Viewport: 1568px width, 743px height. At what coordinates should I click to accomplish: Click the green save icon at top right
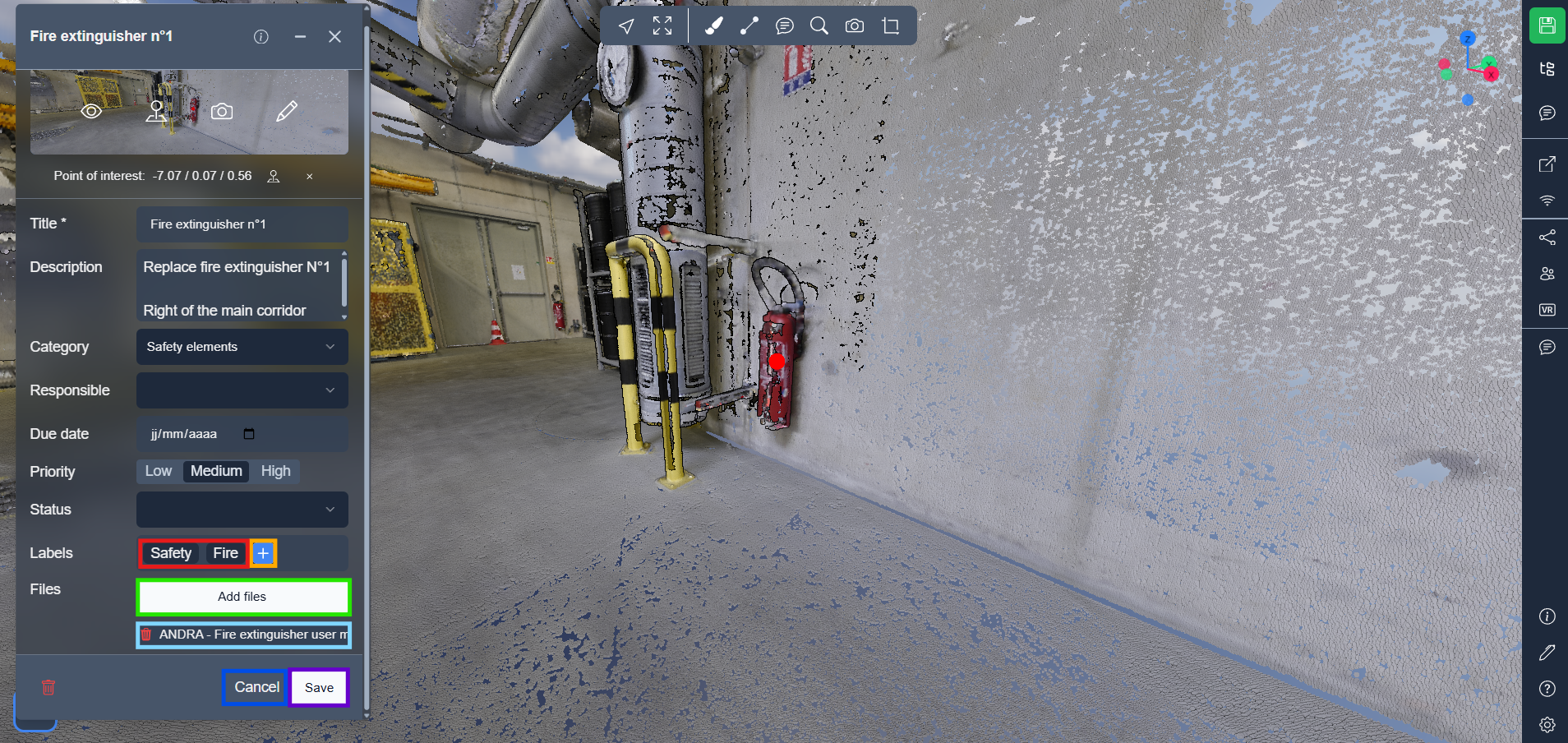tap(1547, 25)
